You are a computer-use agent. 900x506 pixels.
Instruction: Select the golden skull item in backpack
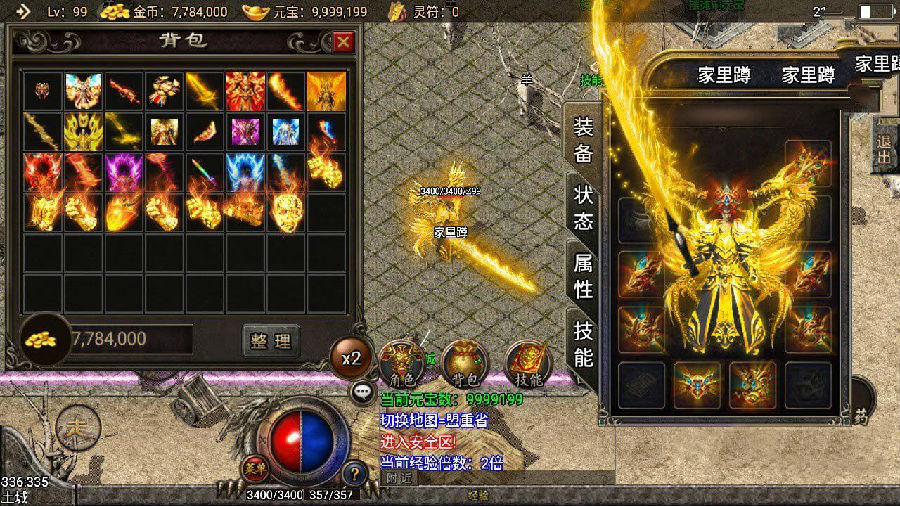coord(287,211)
